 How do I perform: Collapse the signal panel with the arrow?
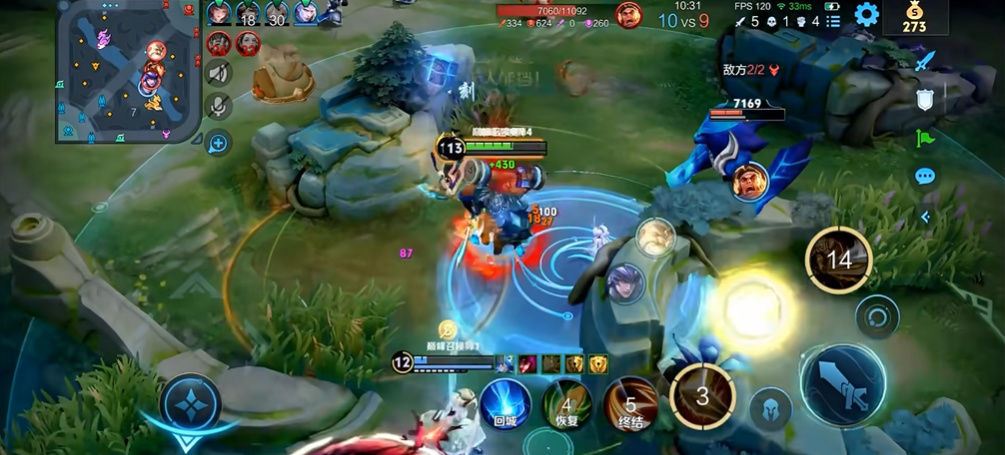pyautogui.click(x=925, y=216)
